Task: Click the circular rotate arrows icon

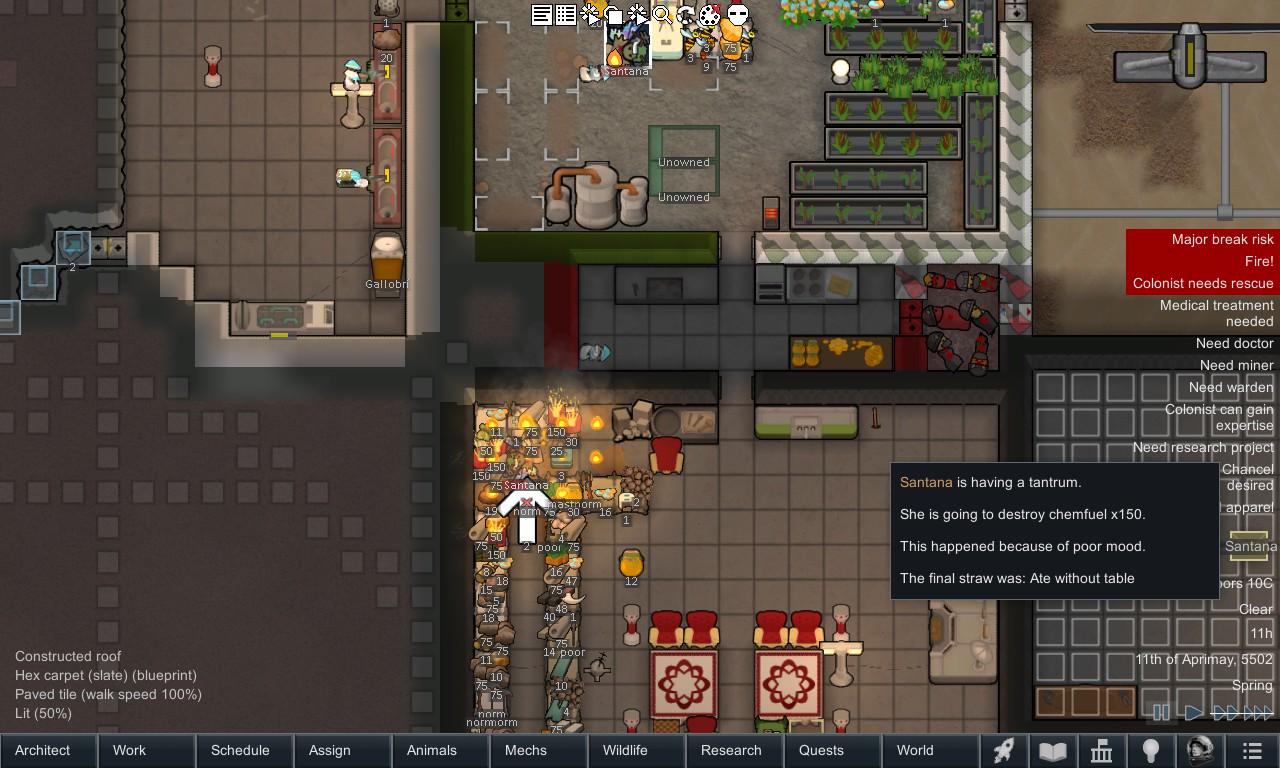Action: [x=686, y=15]
